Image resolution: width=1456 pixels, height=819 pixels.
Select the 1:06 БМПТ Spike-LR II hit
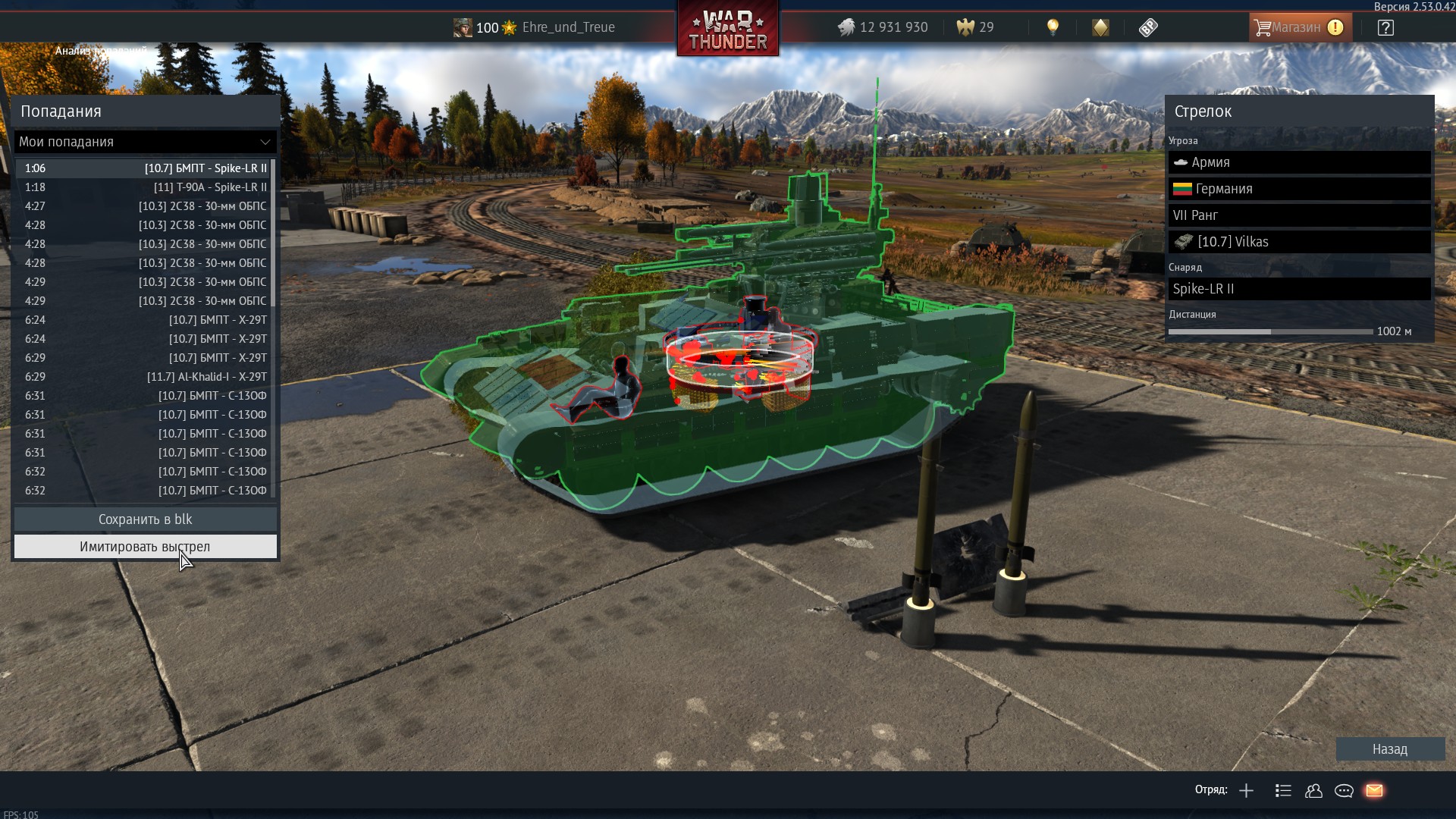pyautogui.click(x=145, y=168)
